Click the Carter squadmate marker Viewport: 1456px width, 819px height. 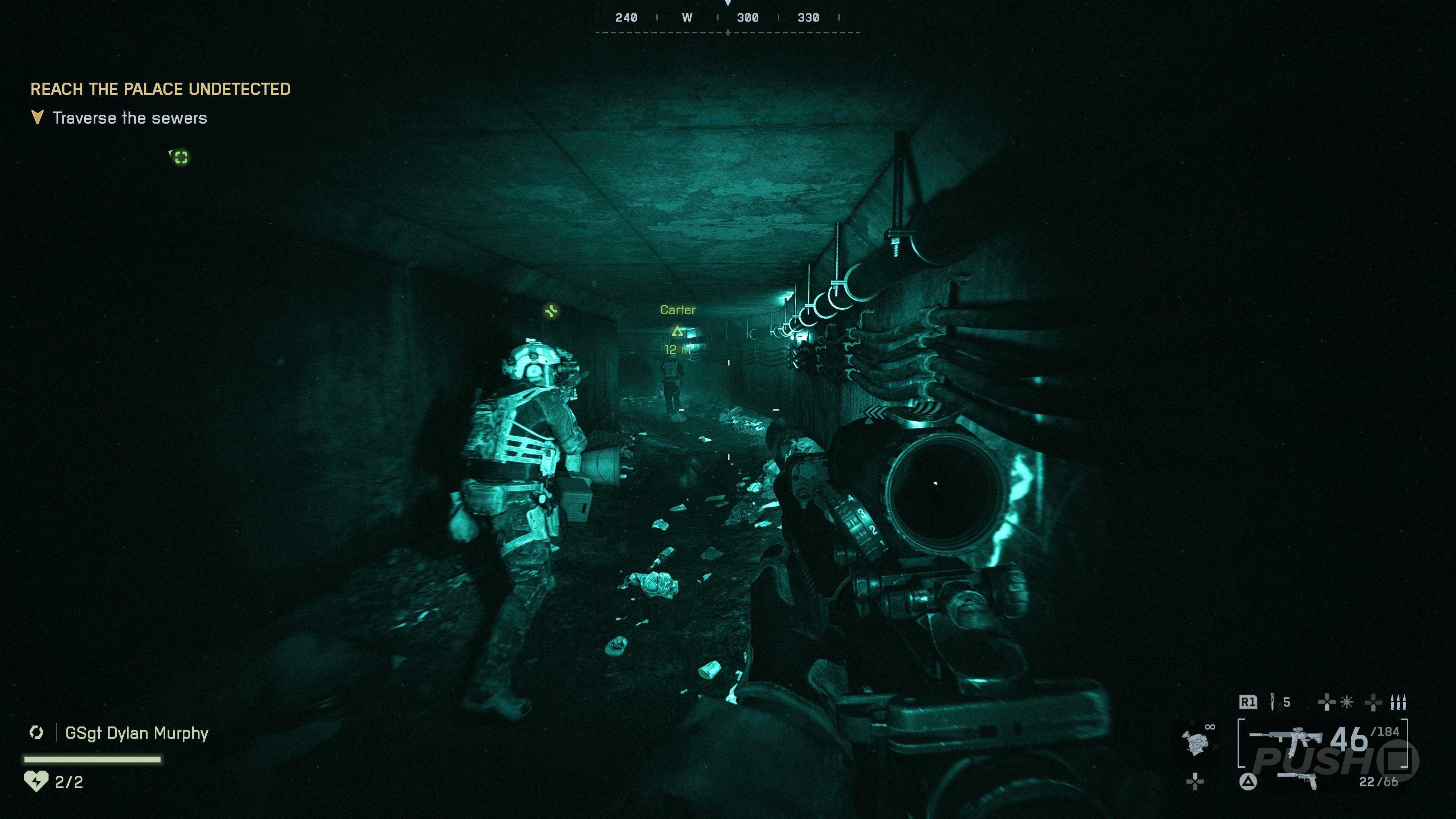coord(677,331)
